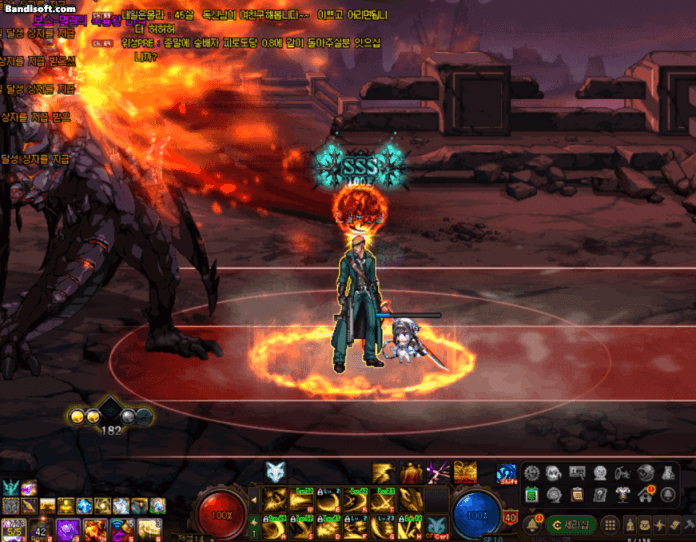
Task: Activate the blue wolf skill beside the mana orb
Action: [x=436, y=526]
